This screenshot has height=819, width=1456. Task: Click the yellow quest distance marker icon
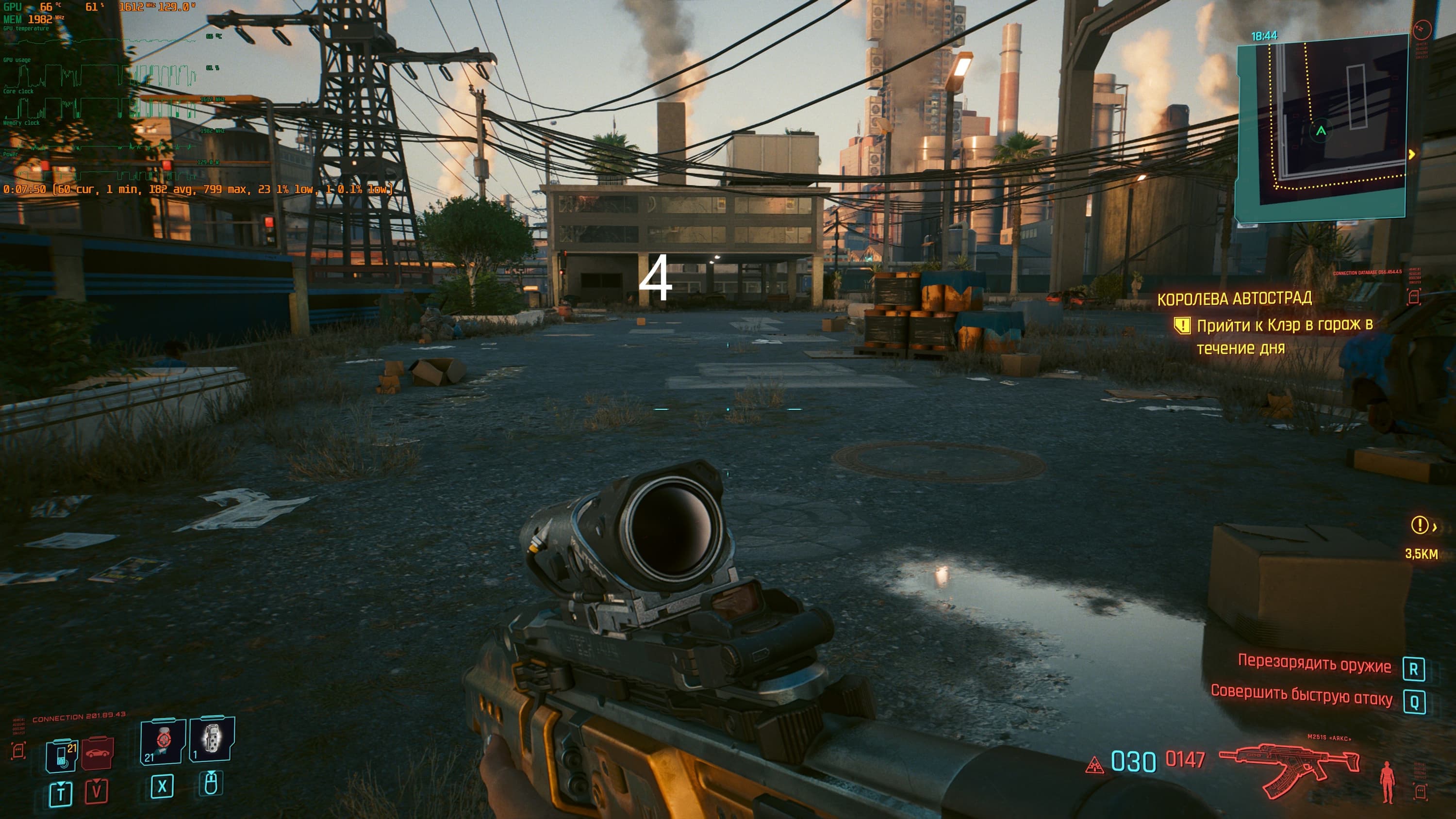tap(1419, 525)
